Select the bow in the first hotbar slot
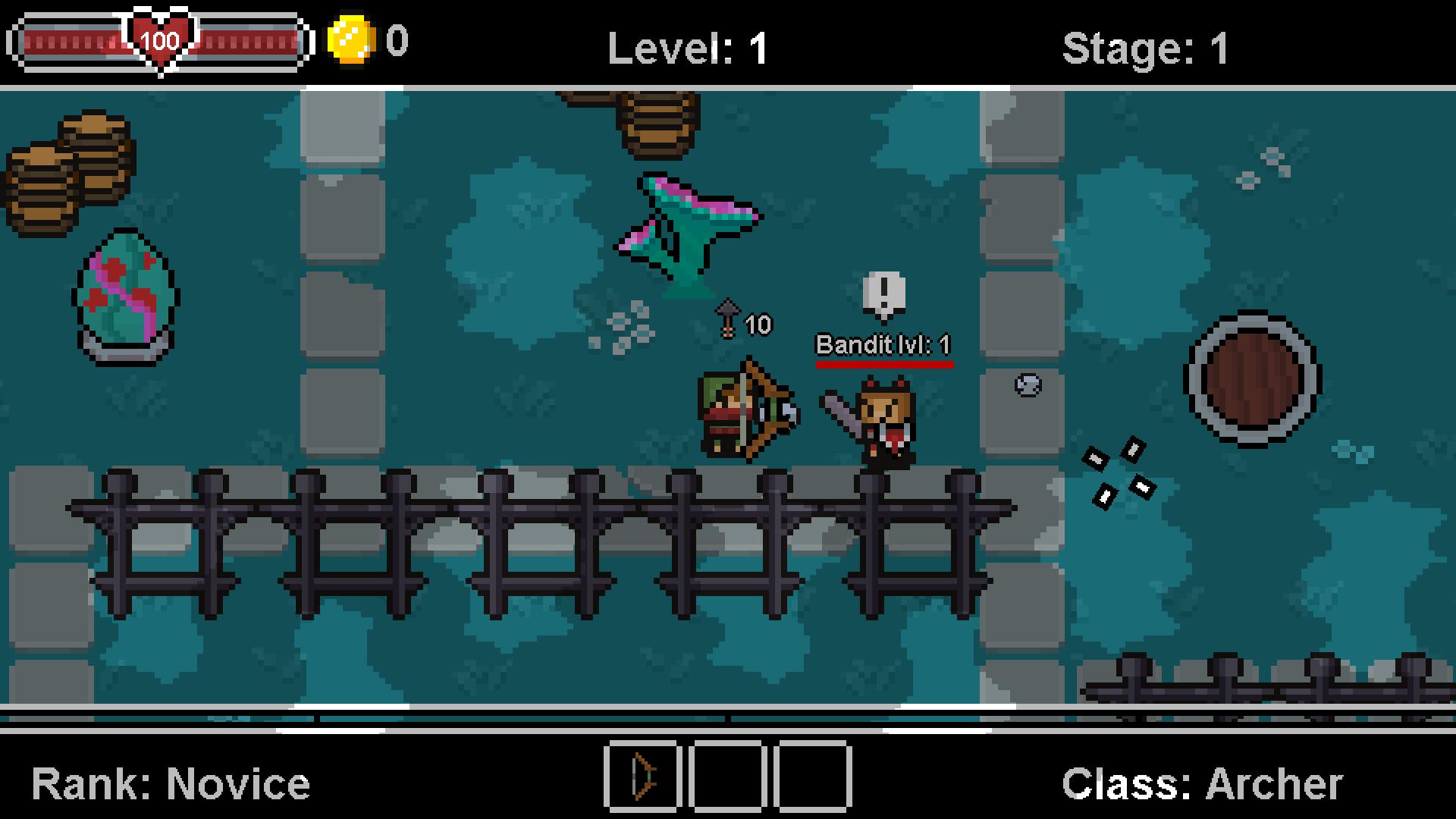This screenshot has height=819, width=1456. (x=644, y=778)
